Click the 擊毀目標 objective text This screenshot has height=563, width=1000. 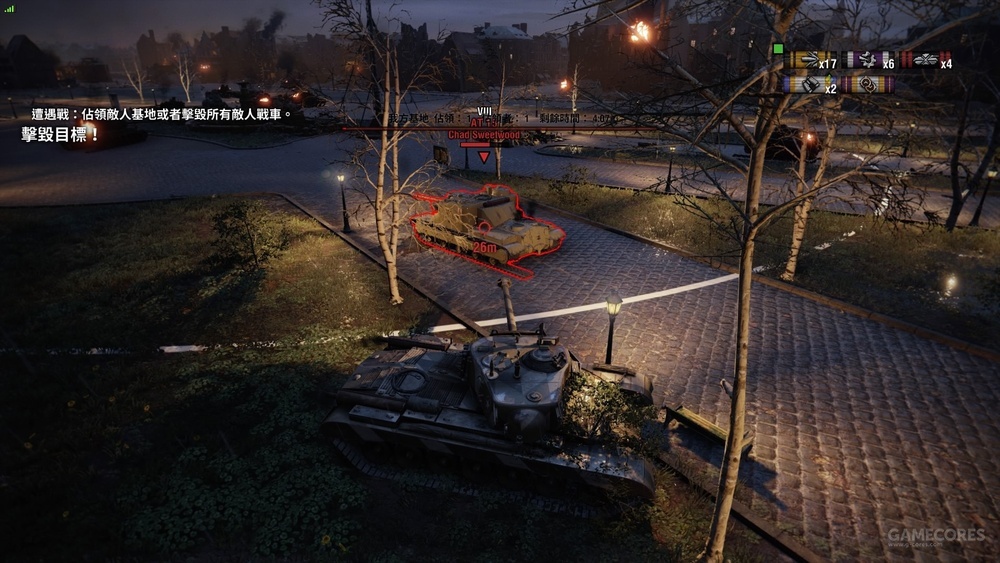point(61,134)
